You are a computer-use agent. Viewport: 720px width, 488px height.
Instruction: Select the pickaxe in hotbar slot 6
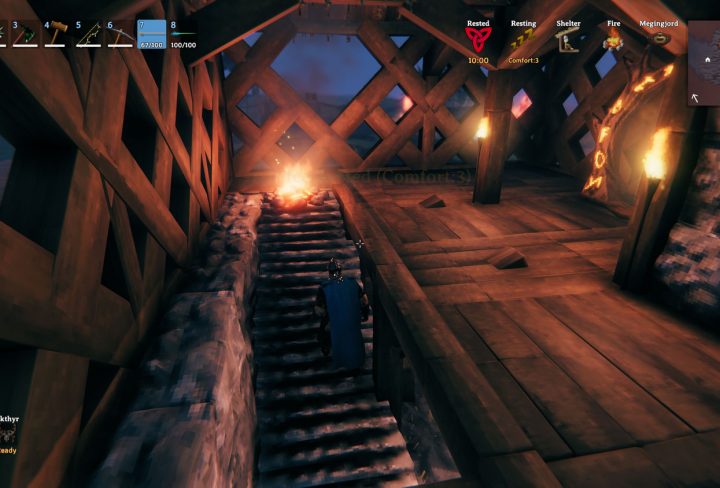coord(121,35)
